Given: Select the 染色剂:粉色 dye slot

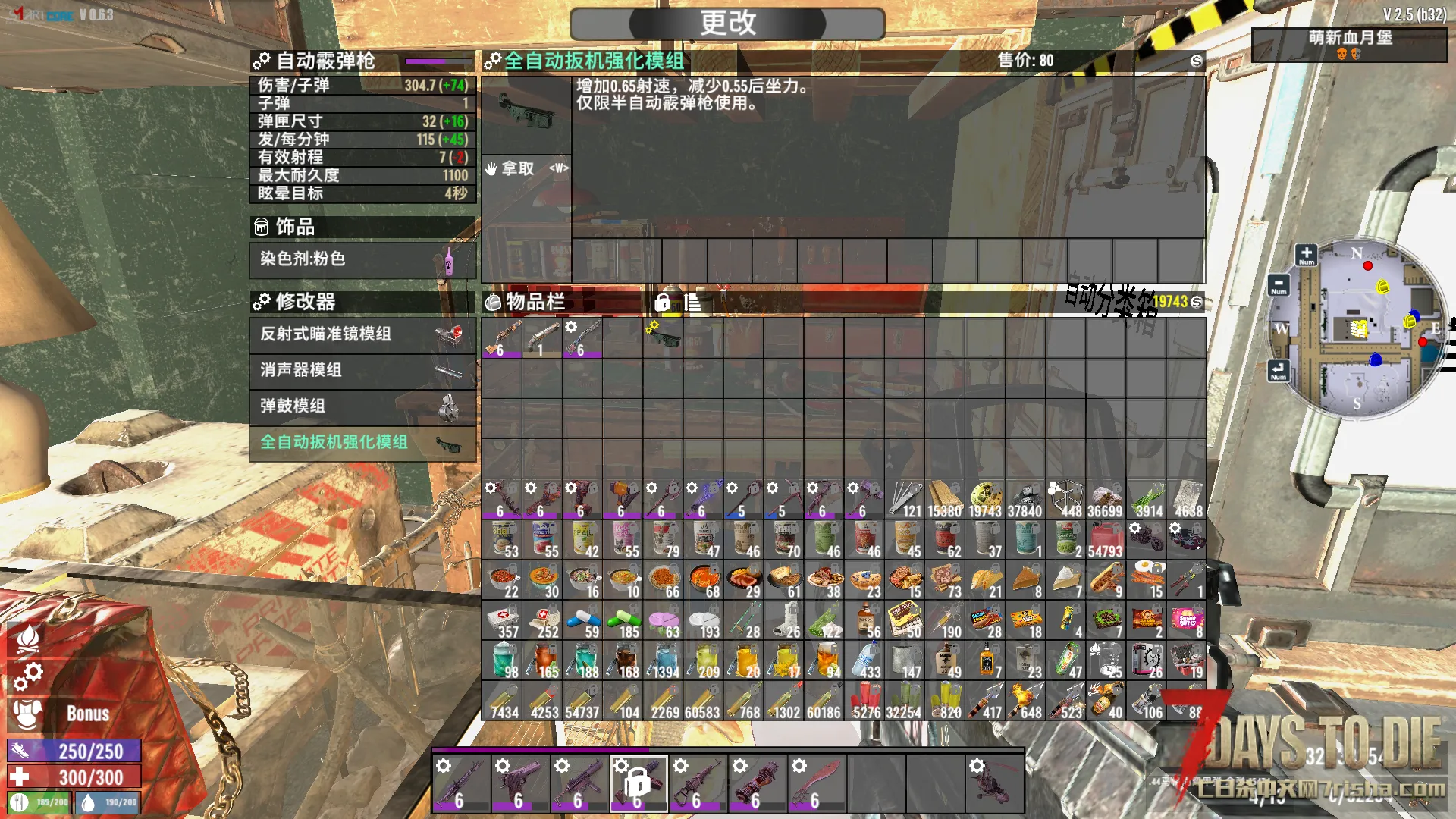Looking at the screenshot, I should (362, 259).
